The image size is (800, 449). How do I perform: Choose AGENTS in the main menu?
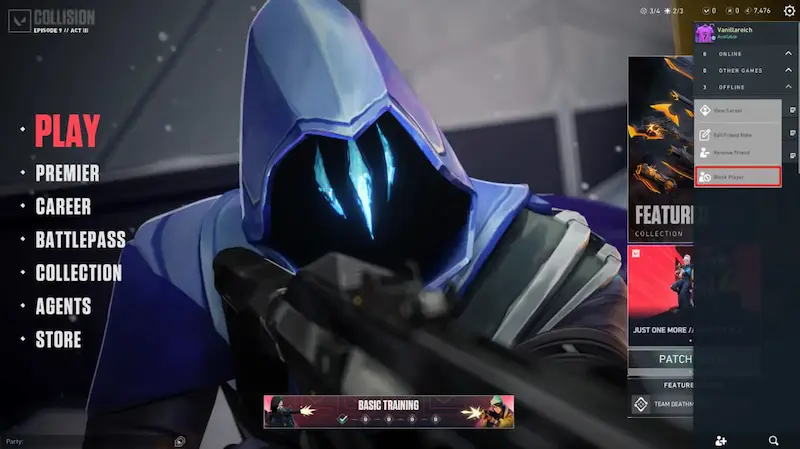[x=63, y=306]
